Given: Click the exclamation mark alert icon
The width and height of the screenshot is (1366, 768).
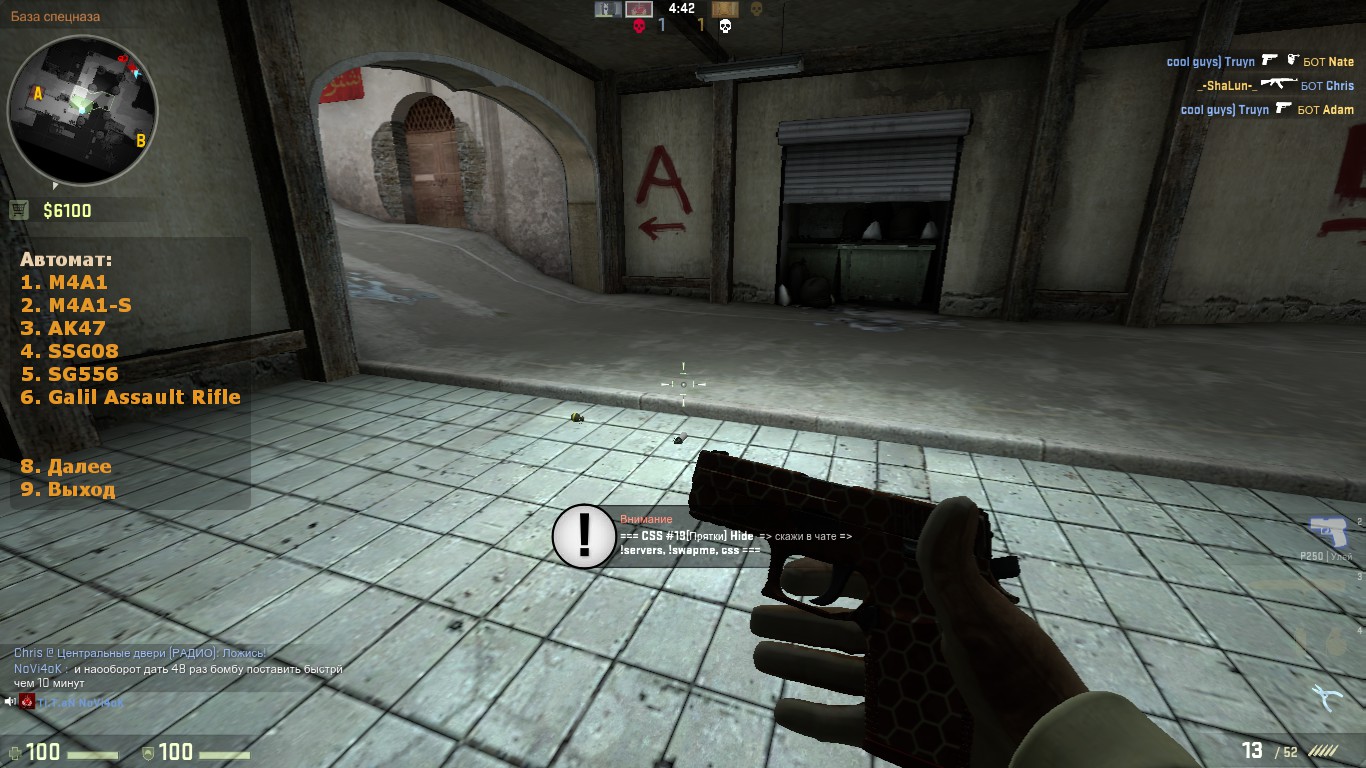Looking at the screenshot, I should [x=585, y=536].
